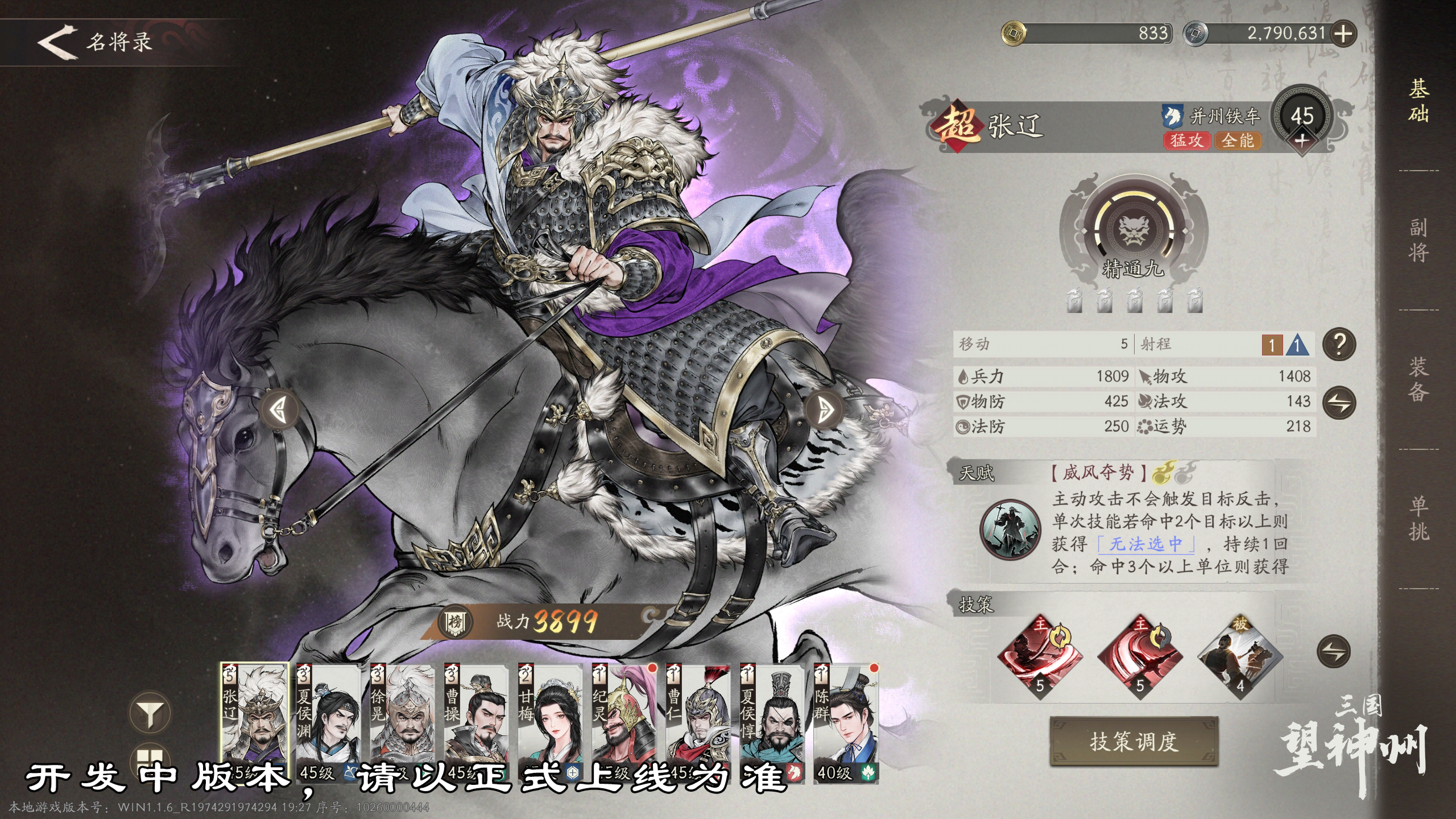Show next general with right arrow
The height and width of the screenshot is (819, 1456).
pyautogui.click(x=825, y=409)
